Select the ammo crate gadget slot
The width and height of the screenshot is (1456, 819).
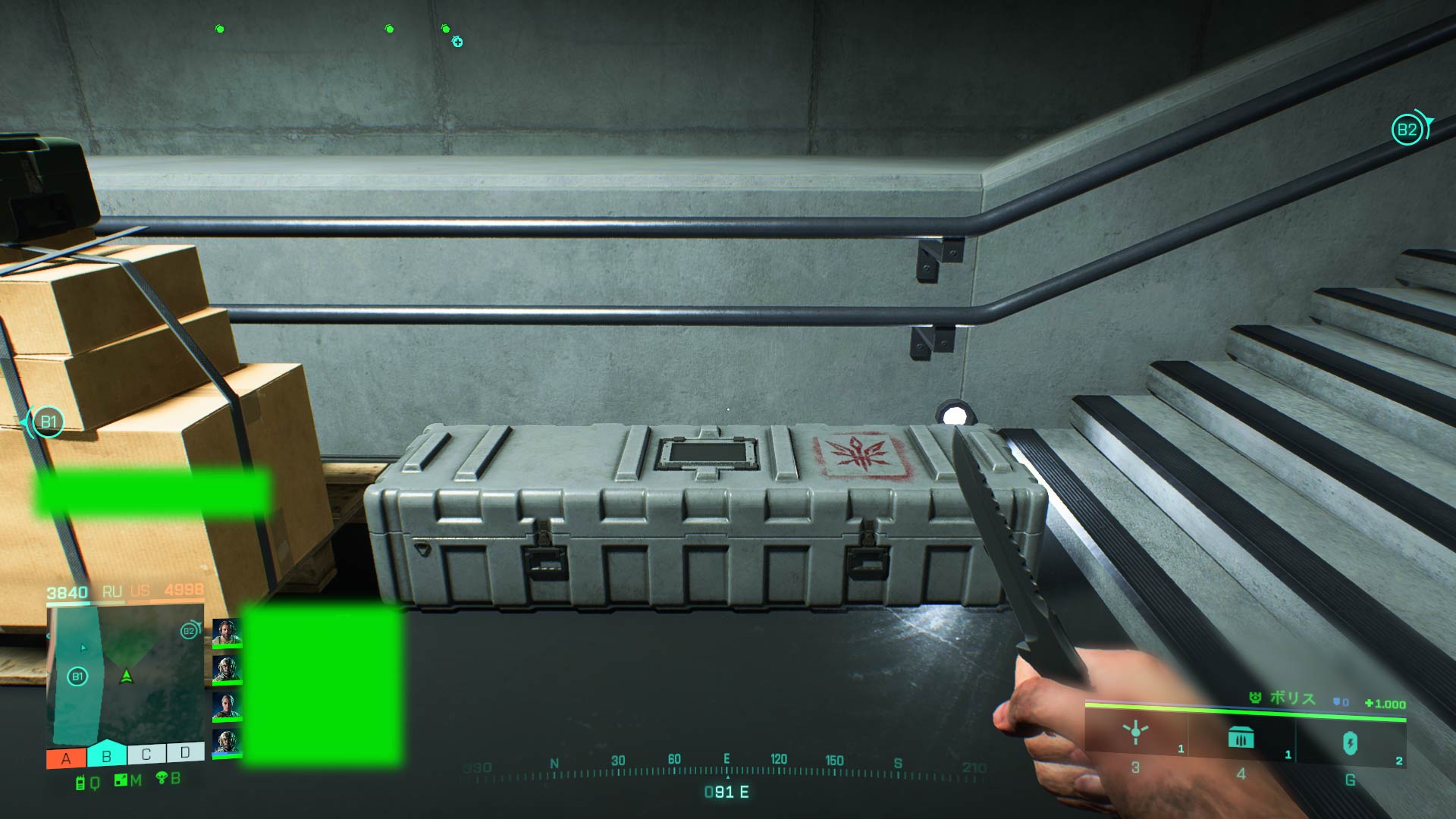[x=1241, y=738]
